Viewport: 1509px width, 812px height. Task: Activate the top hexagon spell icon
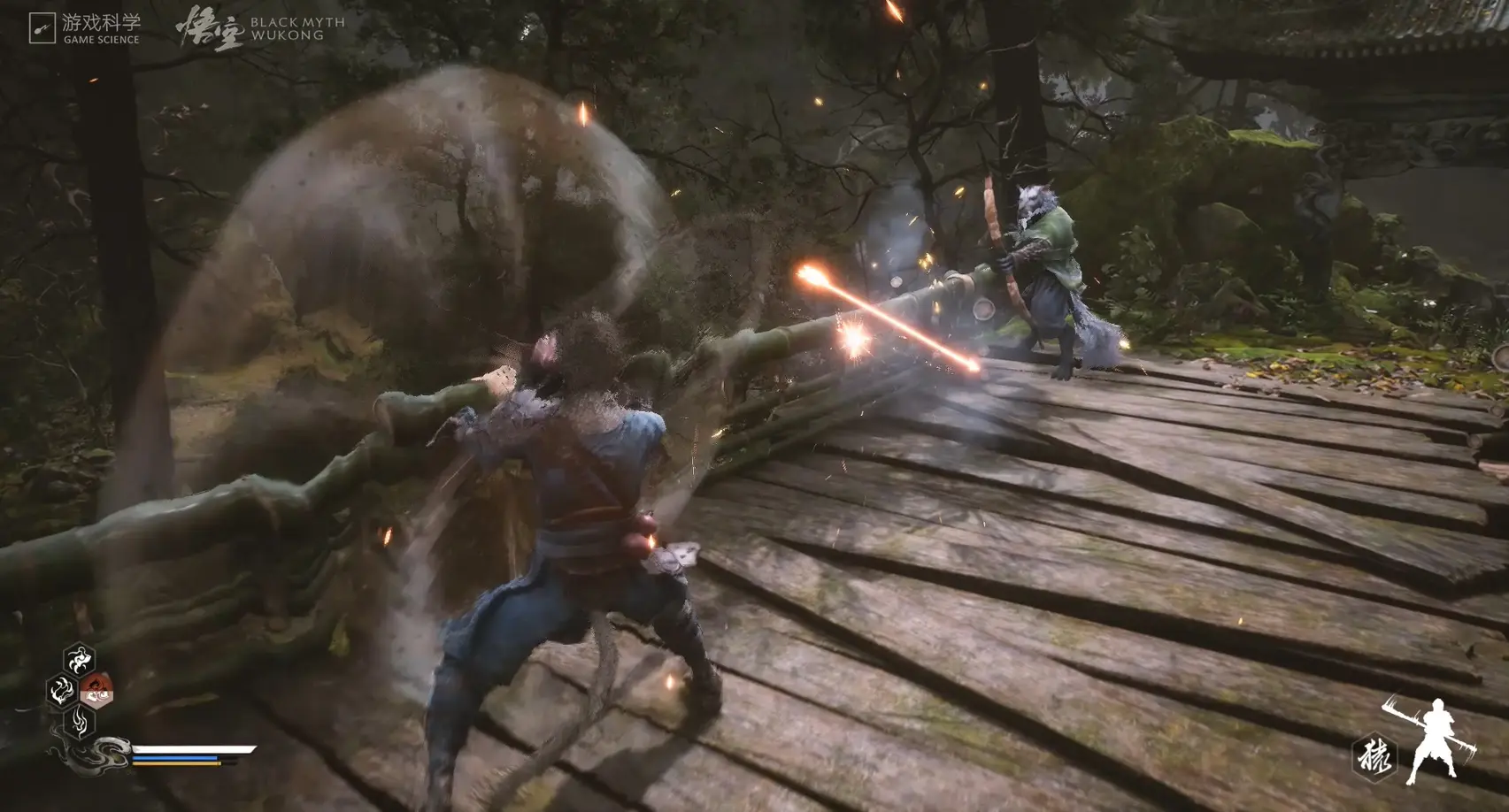[x=79, y=659]
